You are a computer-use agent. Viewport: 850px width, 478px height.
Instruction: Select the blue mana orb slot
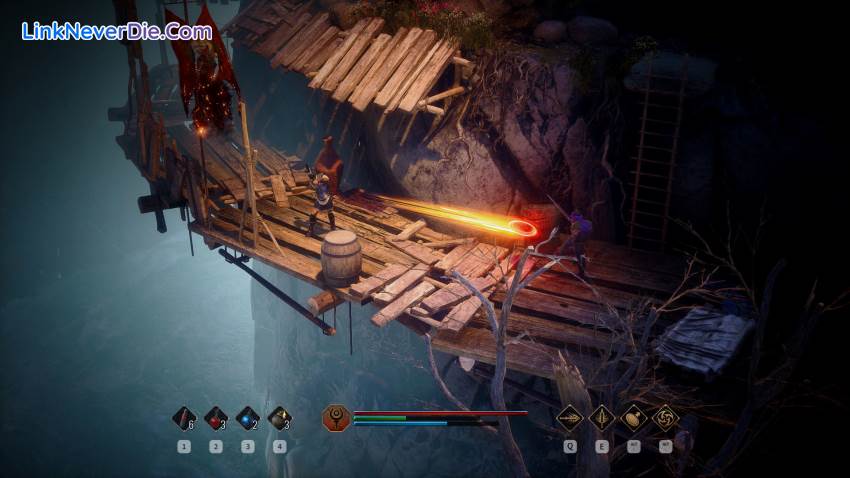[247, 418]
